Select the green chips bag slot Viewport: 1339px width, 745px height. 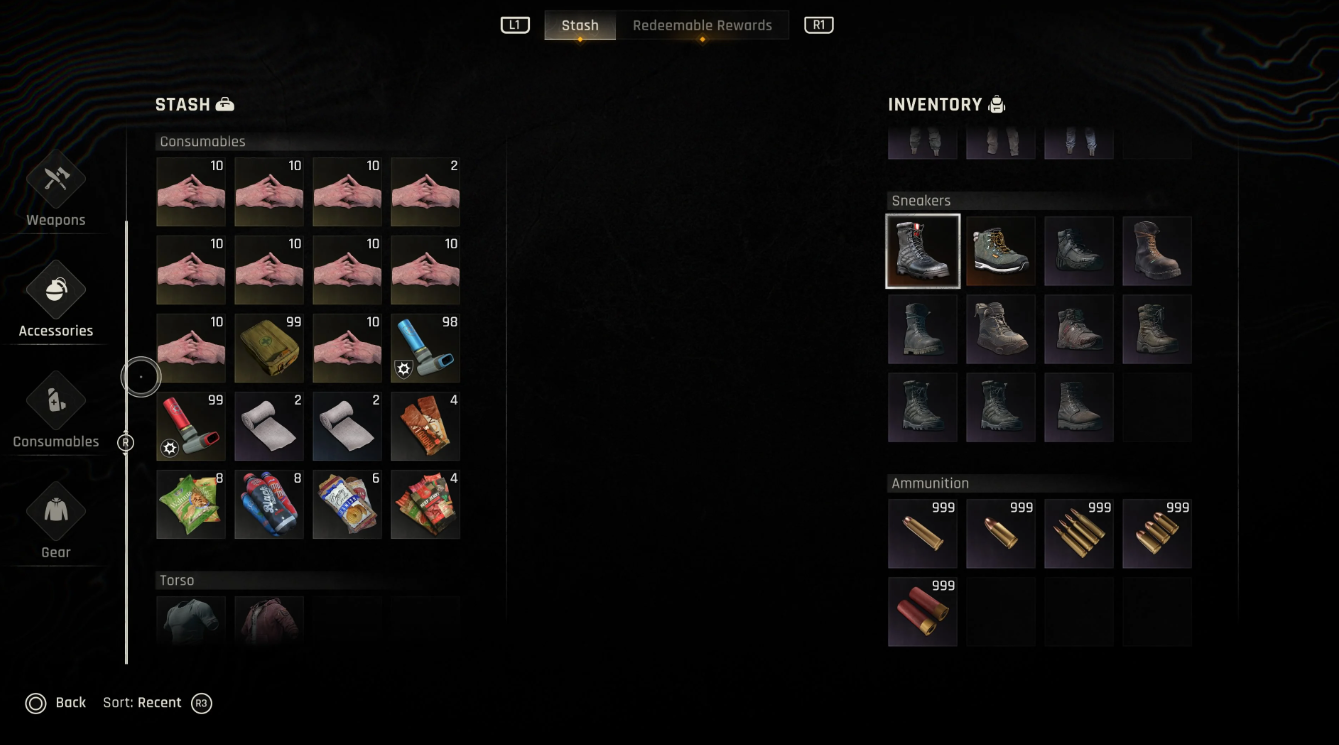pyautogui.click(x=191, y=505)
